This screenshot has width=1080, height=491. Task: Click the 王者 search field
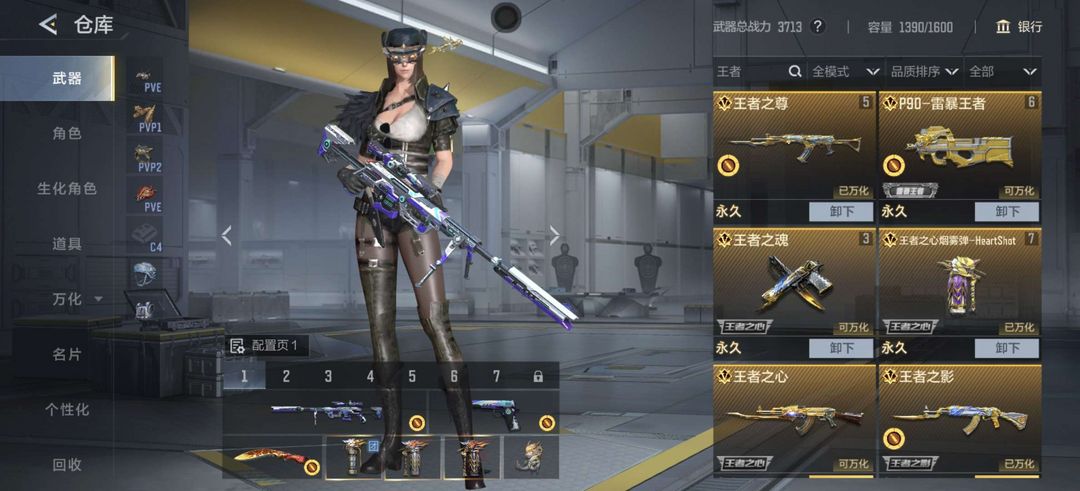tap(752, 71)
